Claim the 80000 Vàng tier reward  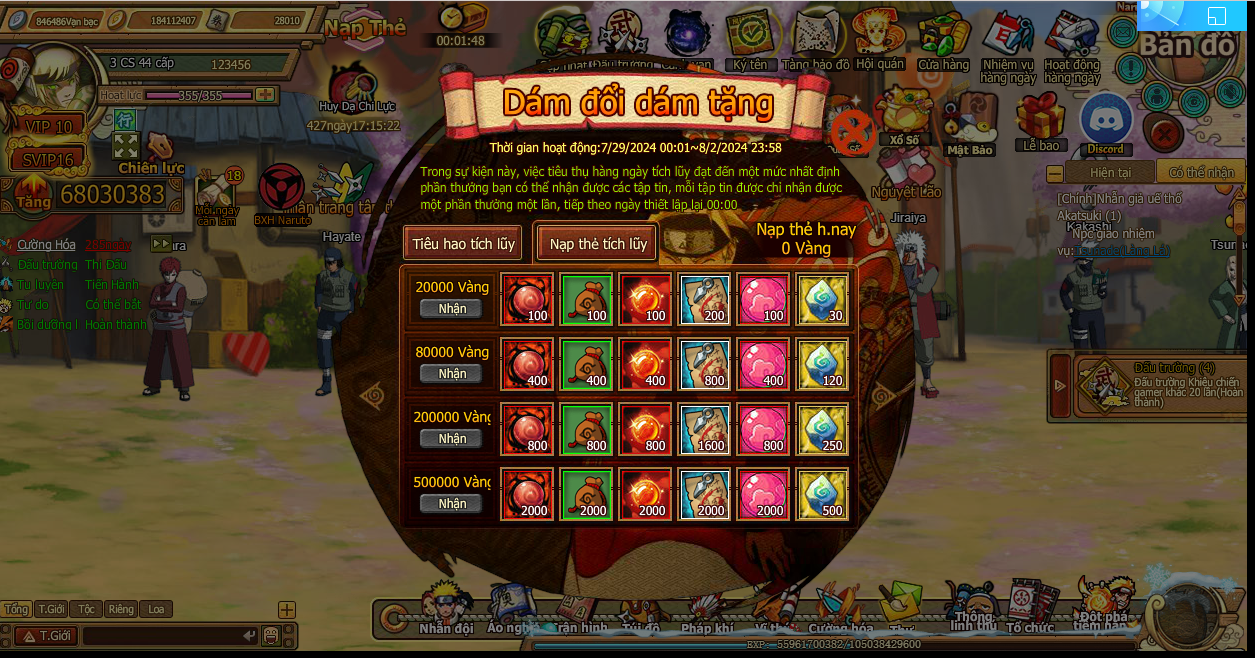coord(451,373)
